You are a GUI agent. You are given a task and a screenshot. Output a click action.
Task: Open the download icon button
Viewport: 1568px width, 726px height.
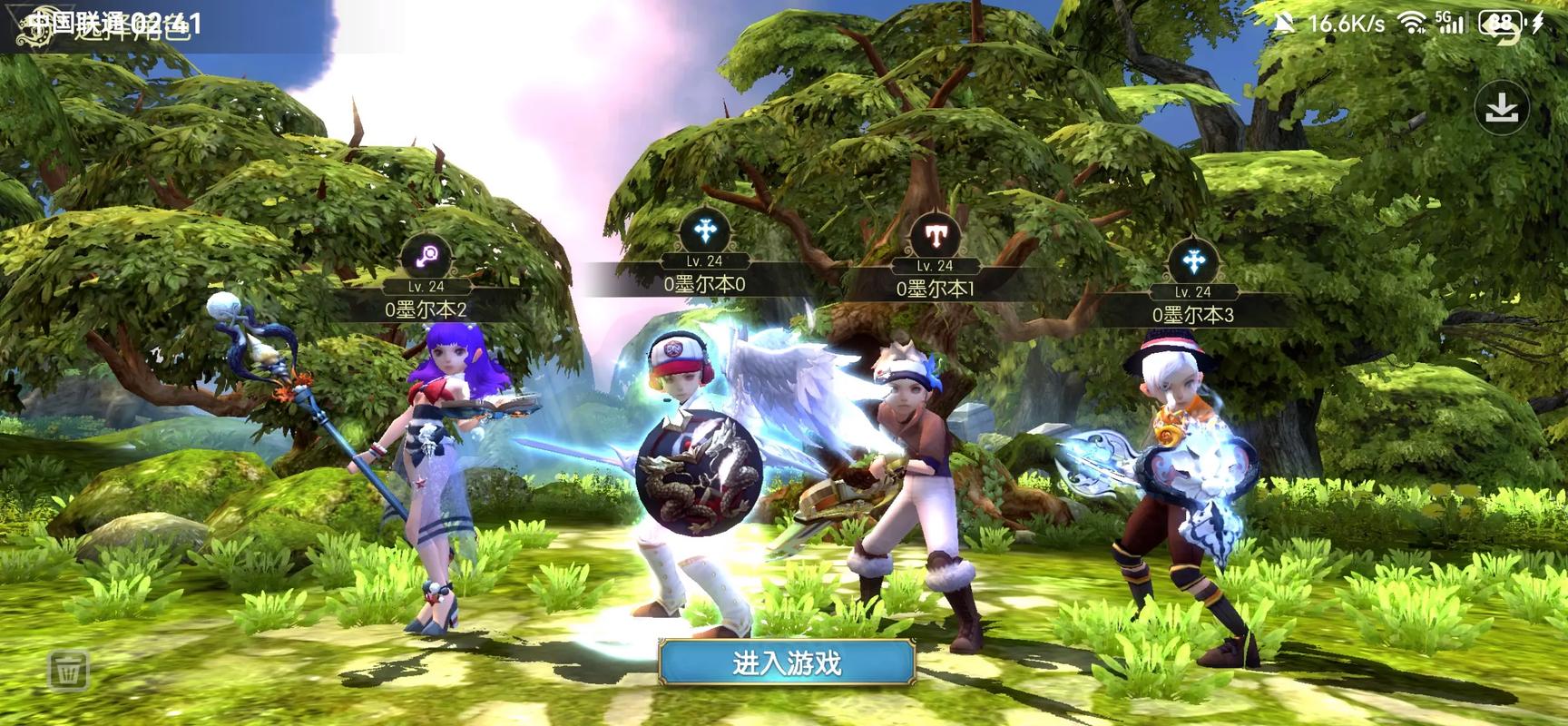click(1502, 109)
